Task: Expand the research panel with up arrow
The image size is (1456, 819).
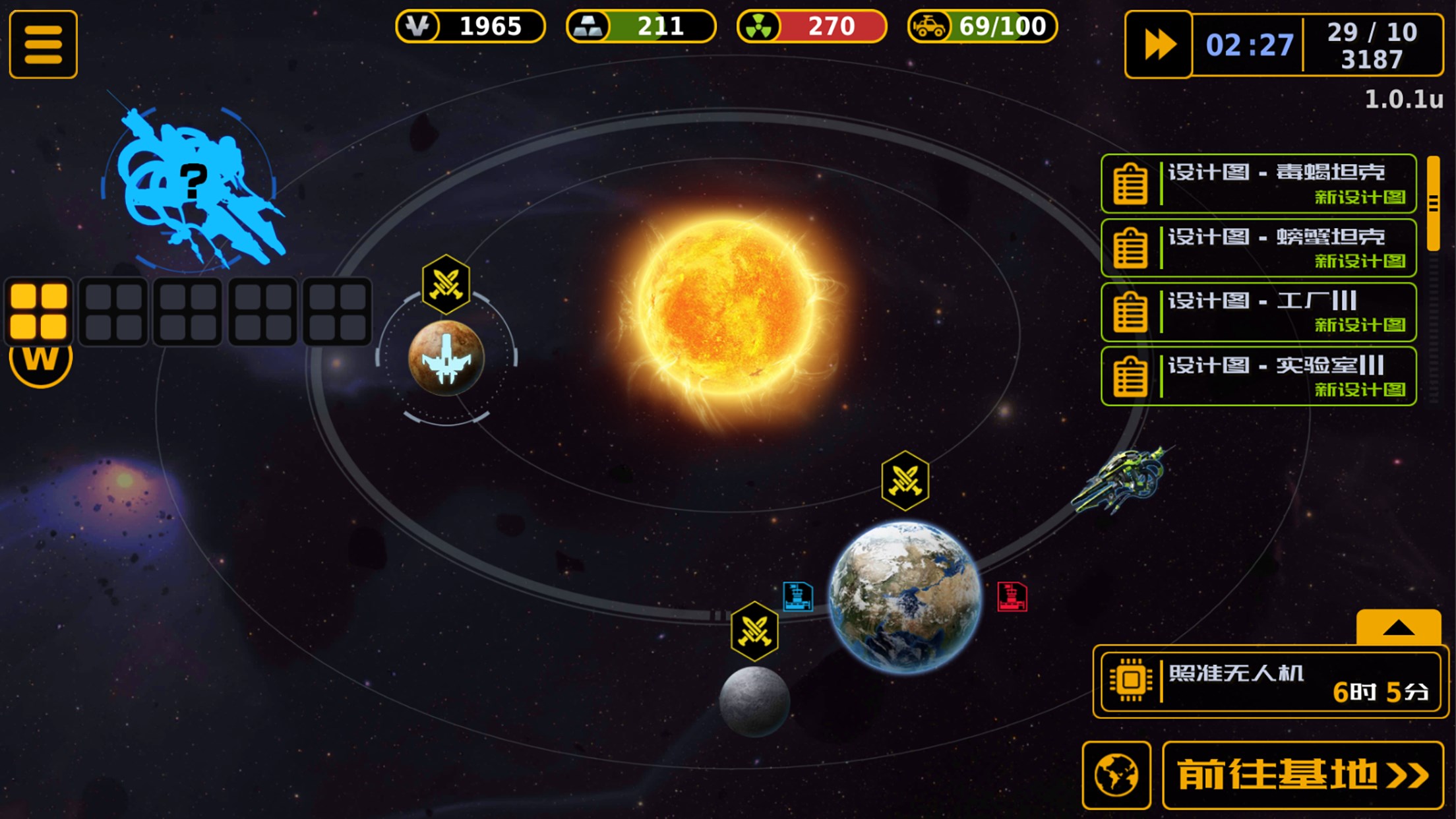Action: click(x=1398, y=627)
